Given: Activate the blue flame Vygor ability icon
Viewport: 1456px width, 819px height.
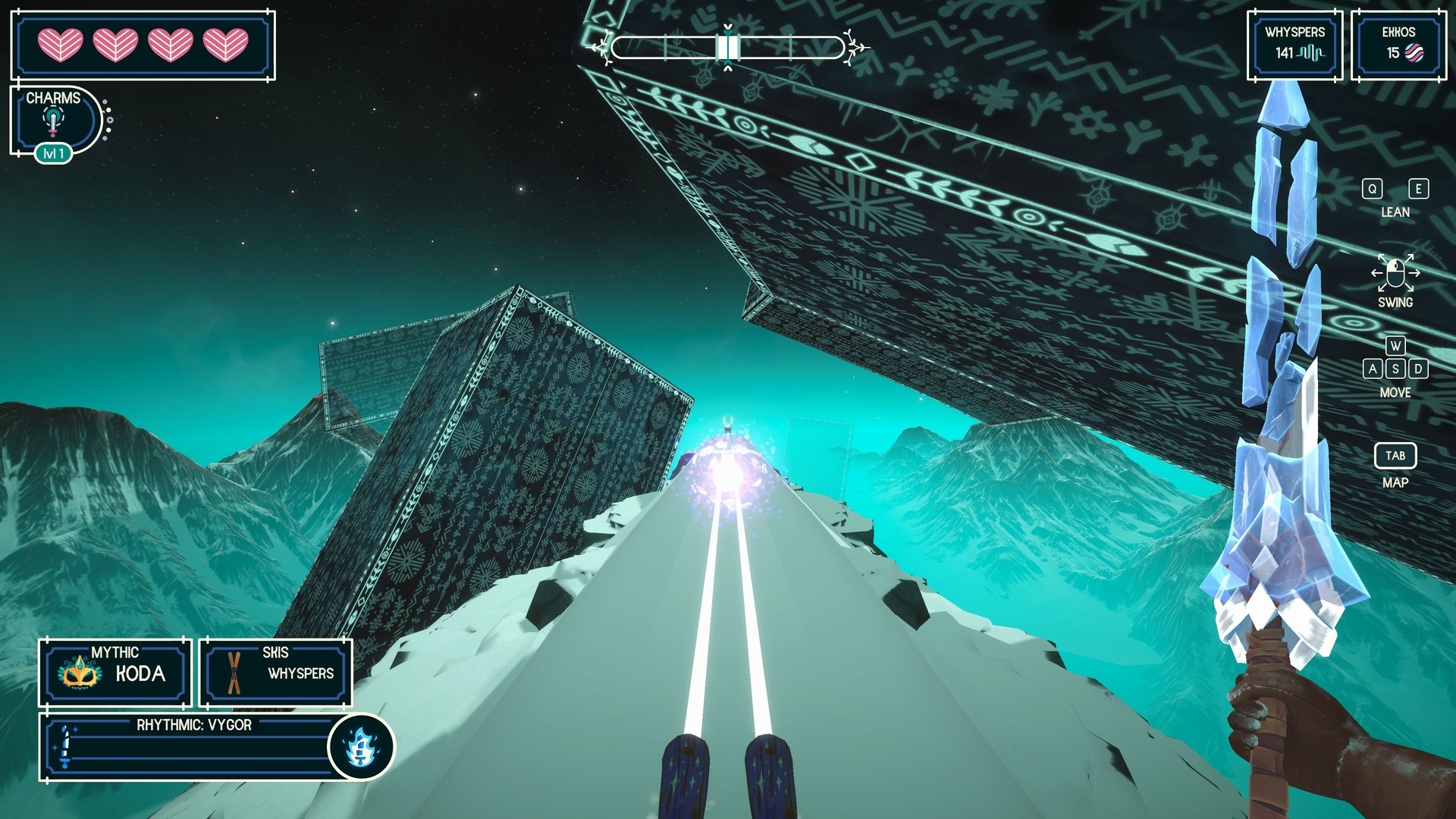Looking at the screenshot, I should (x=361, y=747).
